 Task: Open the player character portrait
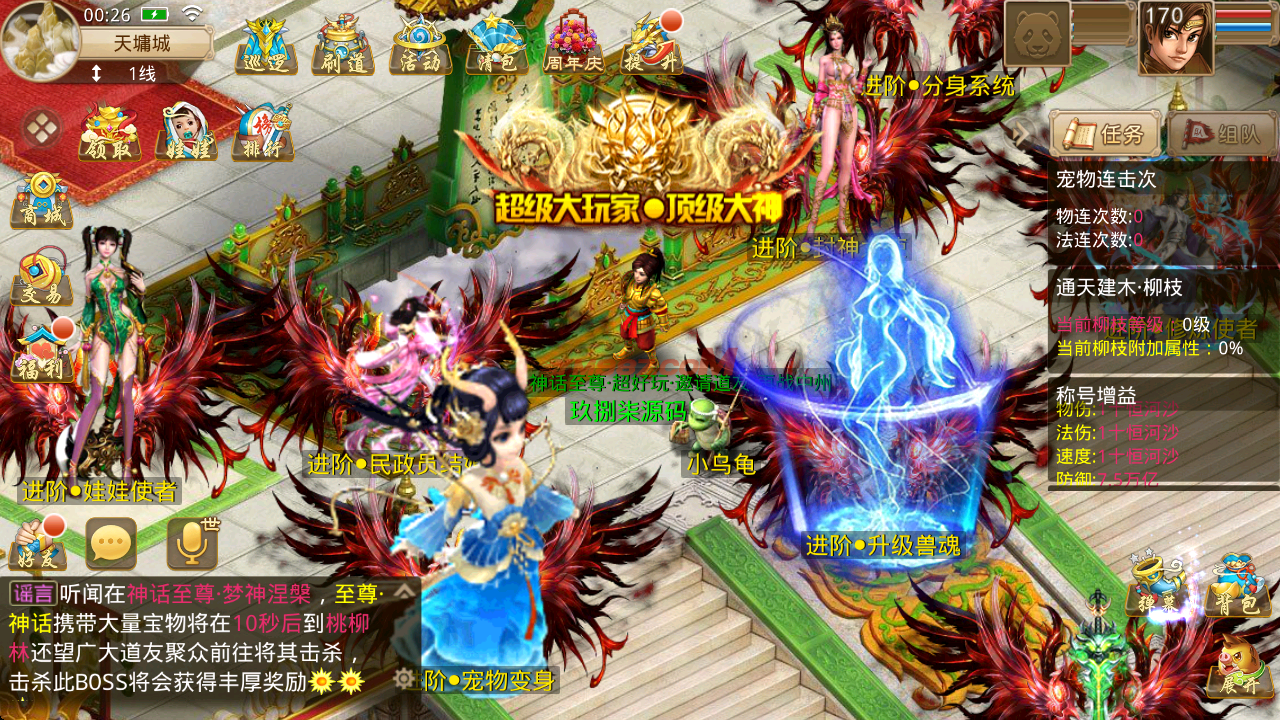click(1176, 39)
